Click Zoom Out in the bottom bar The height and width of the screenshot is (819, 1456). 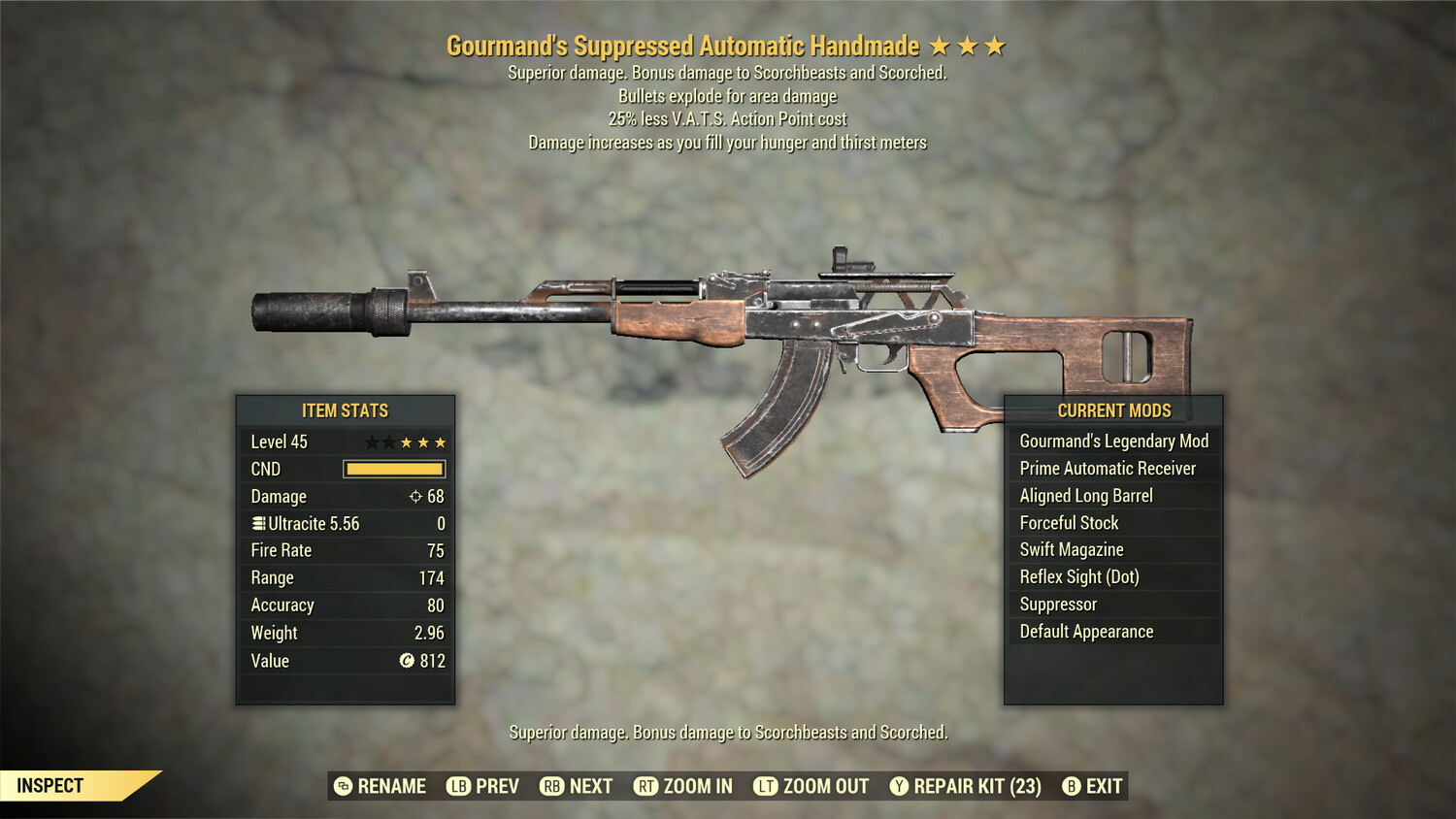click(811, 786)
